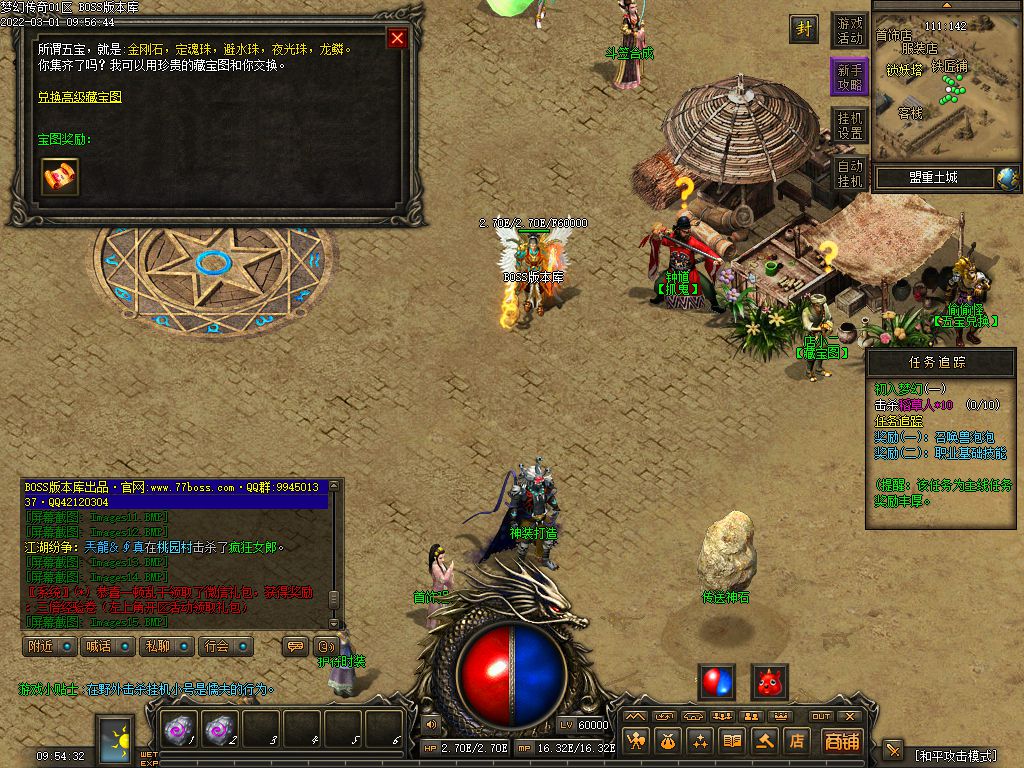
Task: Open the character equipment icon
Action: coord(636,741)
